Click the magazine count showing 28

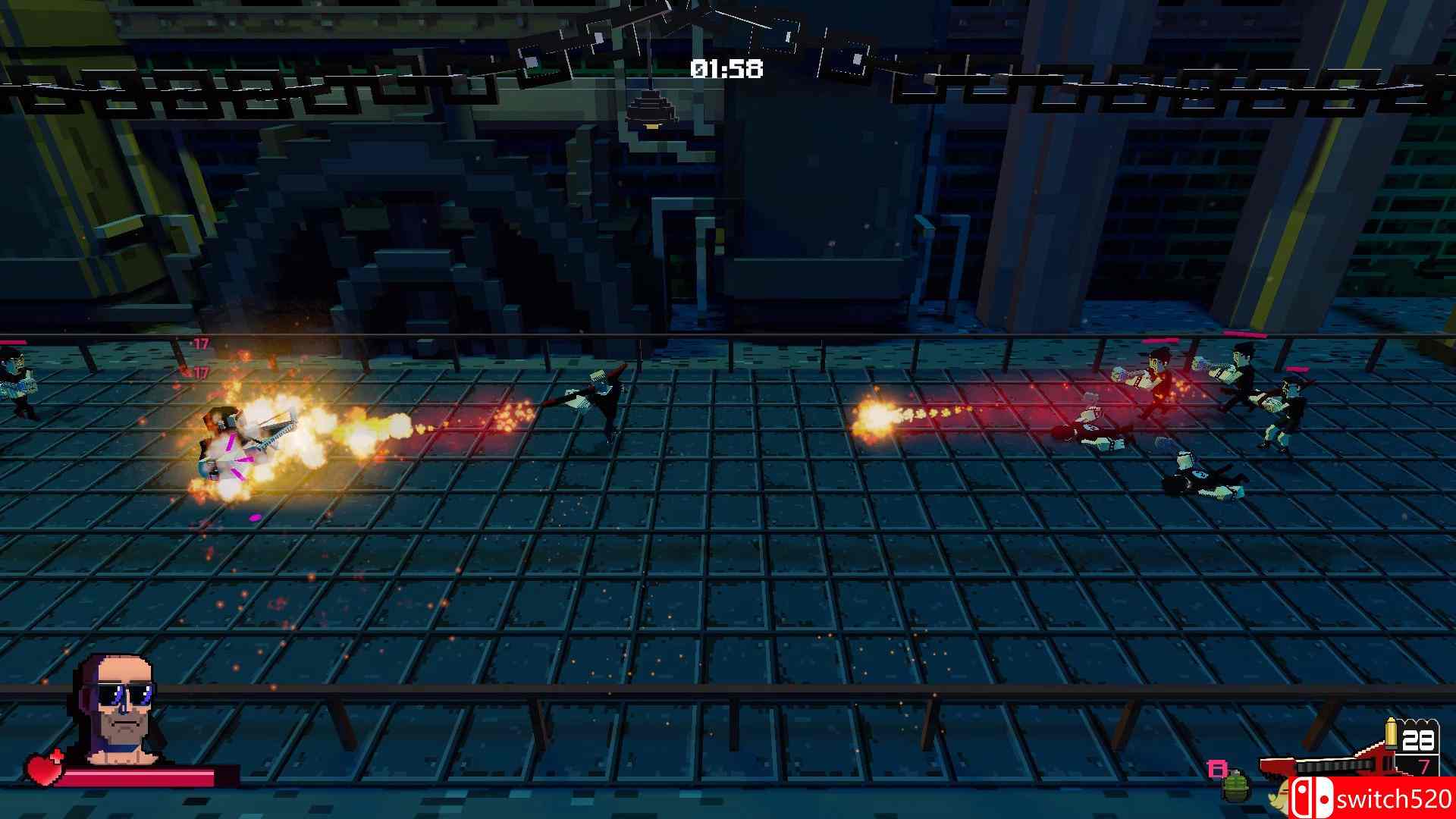point(1420,739)
